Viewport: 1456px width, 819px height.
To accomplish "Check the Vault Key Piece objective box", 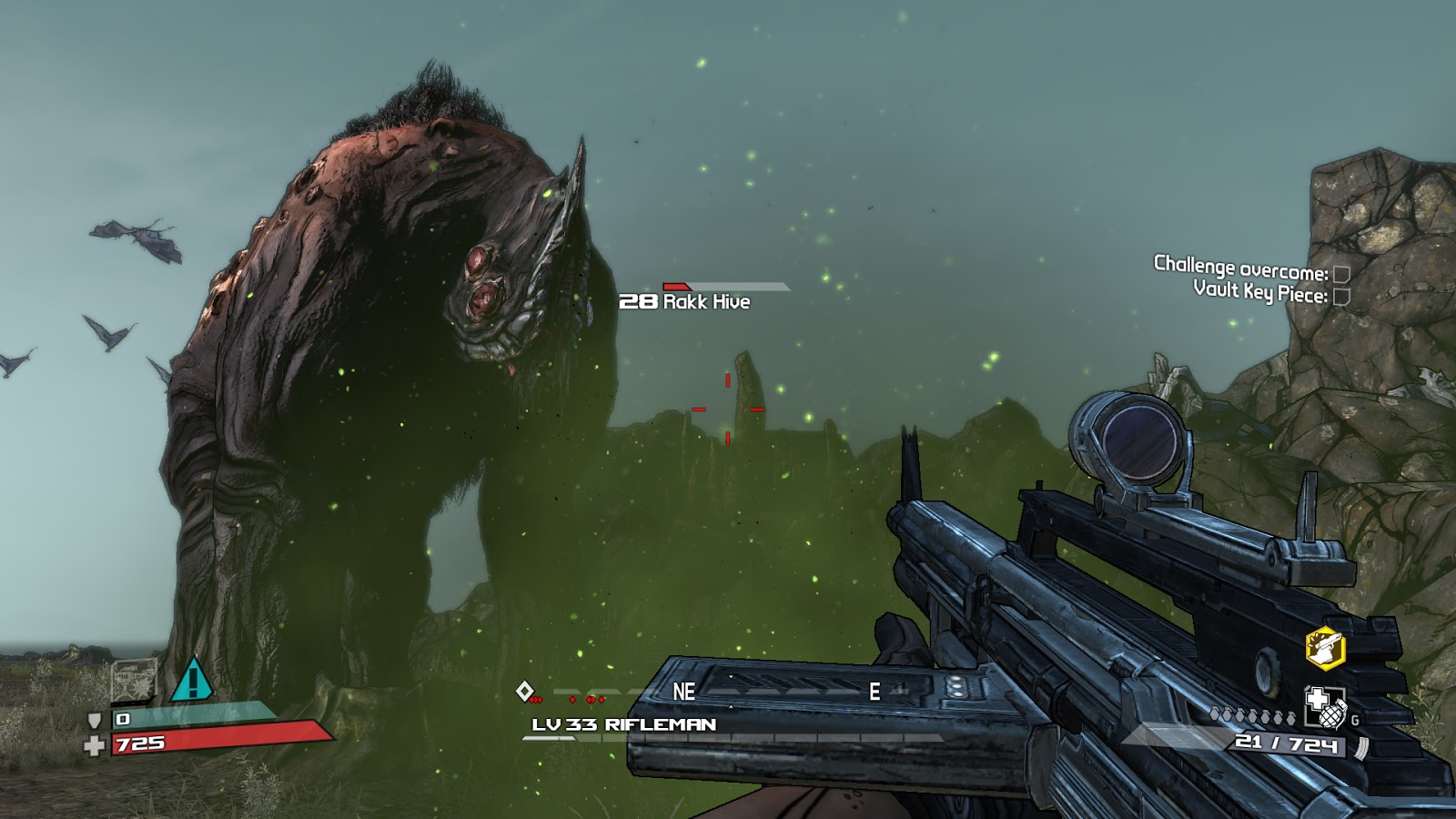I will 1340,296.
